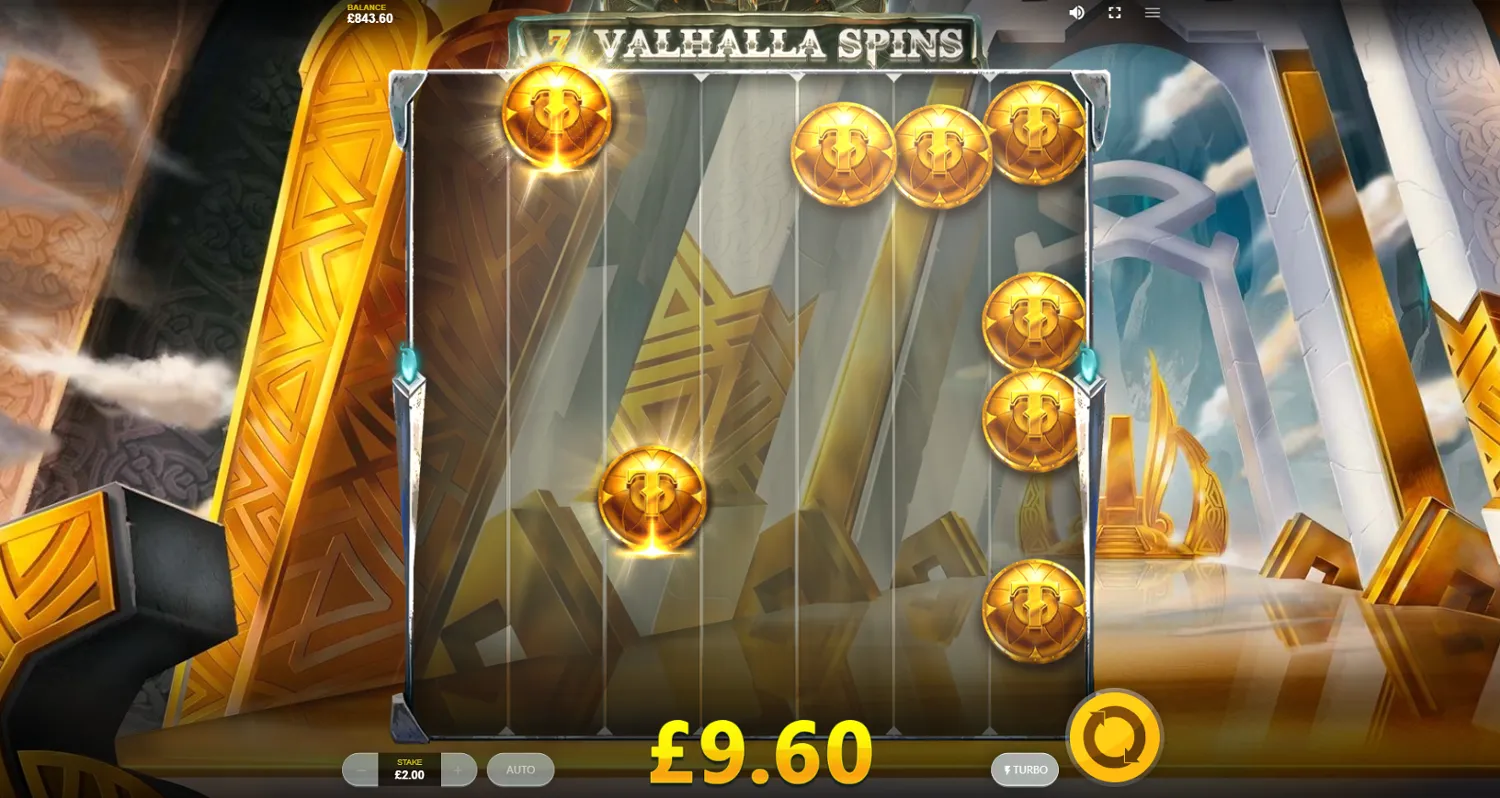Open game settings from the menu icon
The image size is (1500, 798).
(1152, 12)
